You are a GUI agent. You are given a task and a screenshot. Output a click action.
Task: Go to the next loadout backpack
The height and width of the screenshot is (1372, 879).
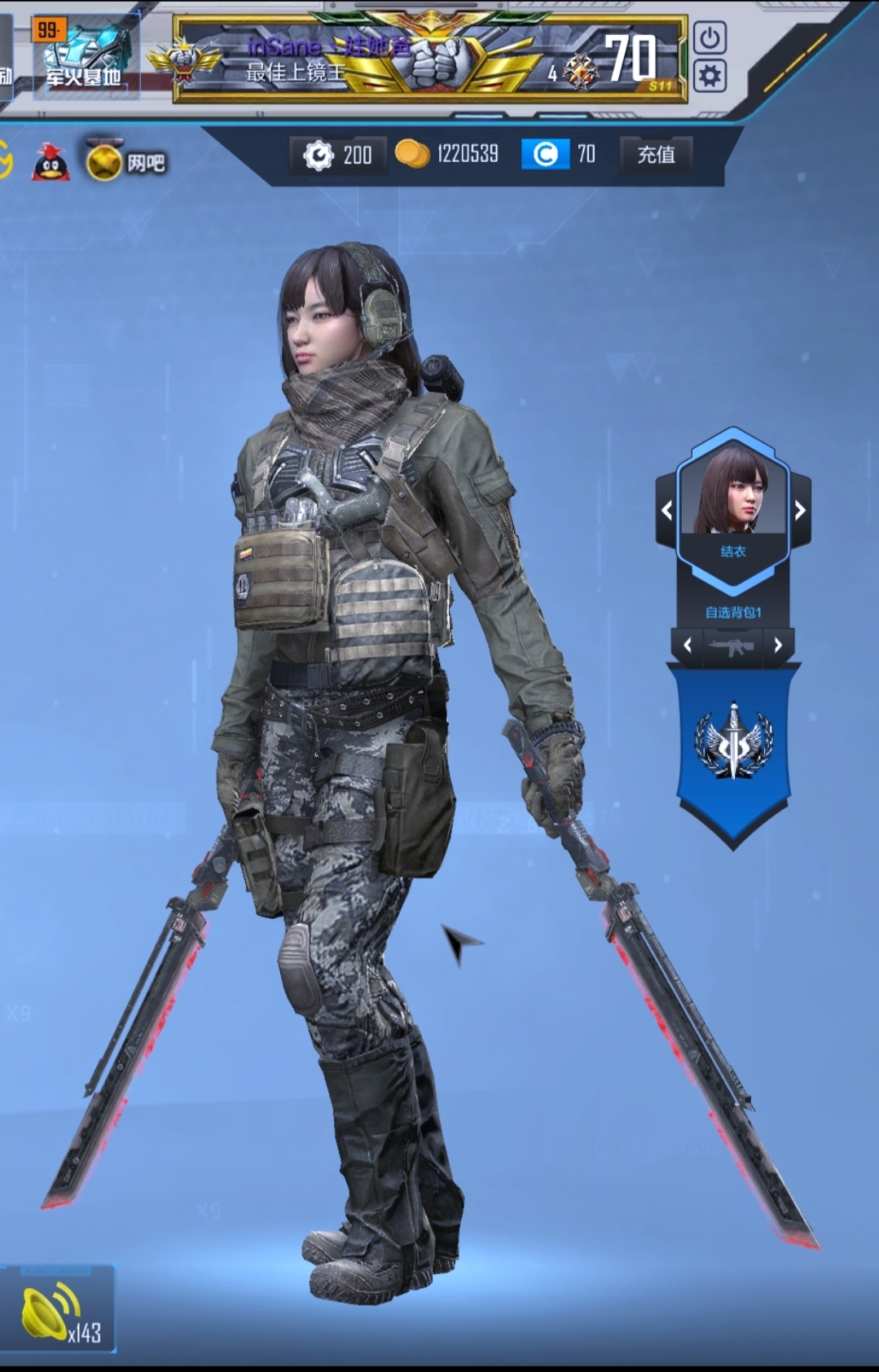(x=778, y=645)
